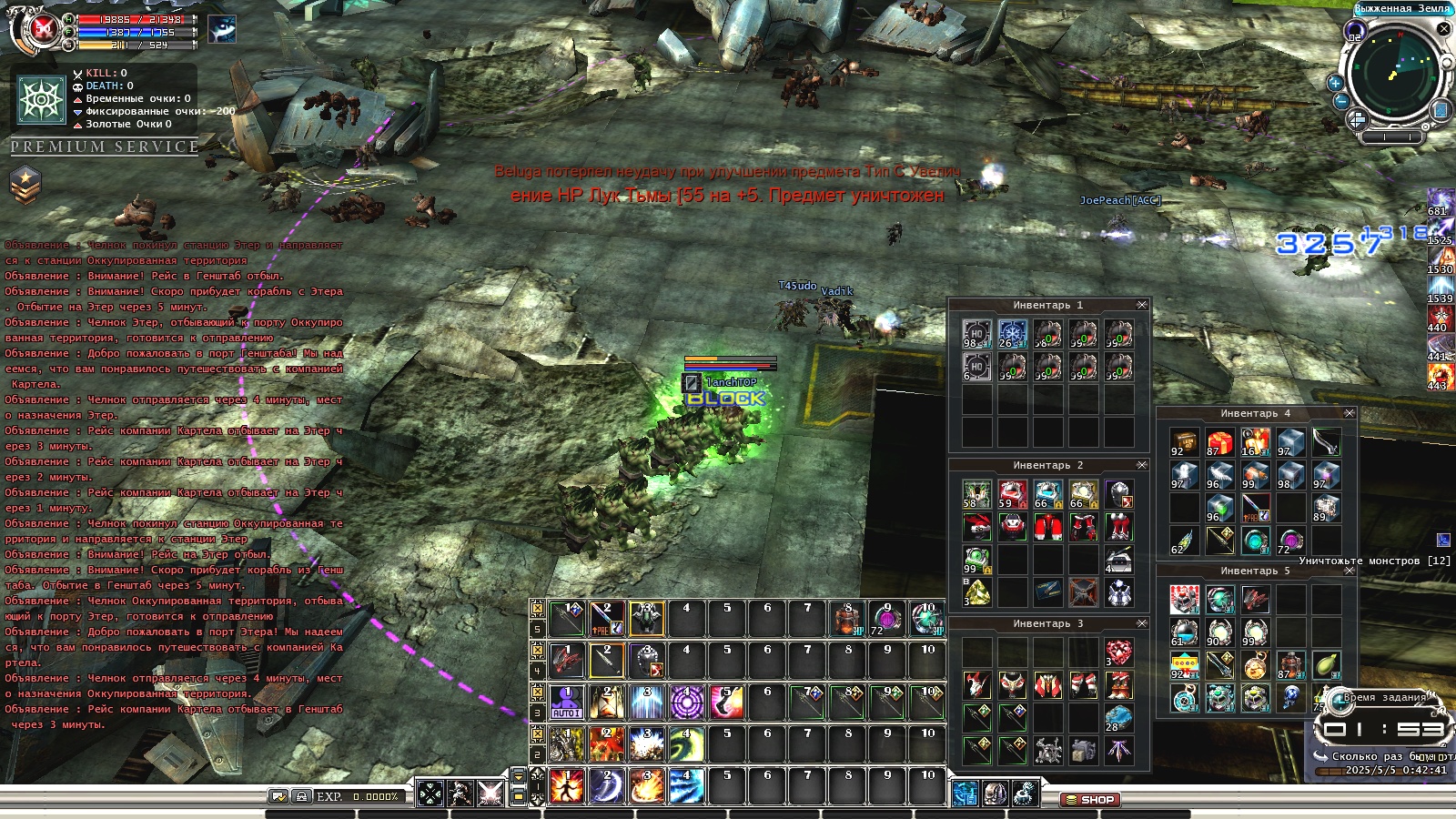Zoom out the minimap with minus button
The height and width of the screenshot is (819, 1456).
coord(1340,101)
